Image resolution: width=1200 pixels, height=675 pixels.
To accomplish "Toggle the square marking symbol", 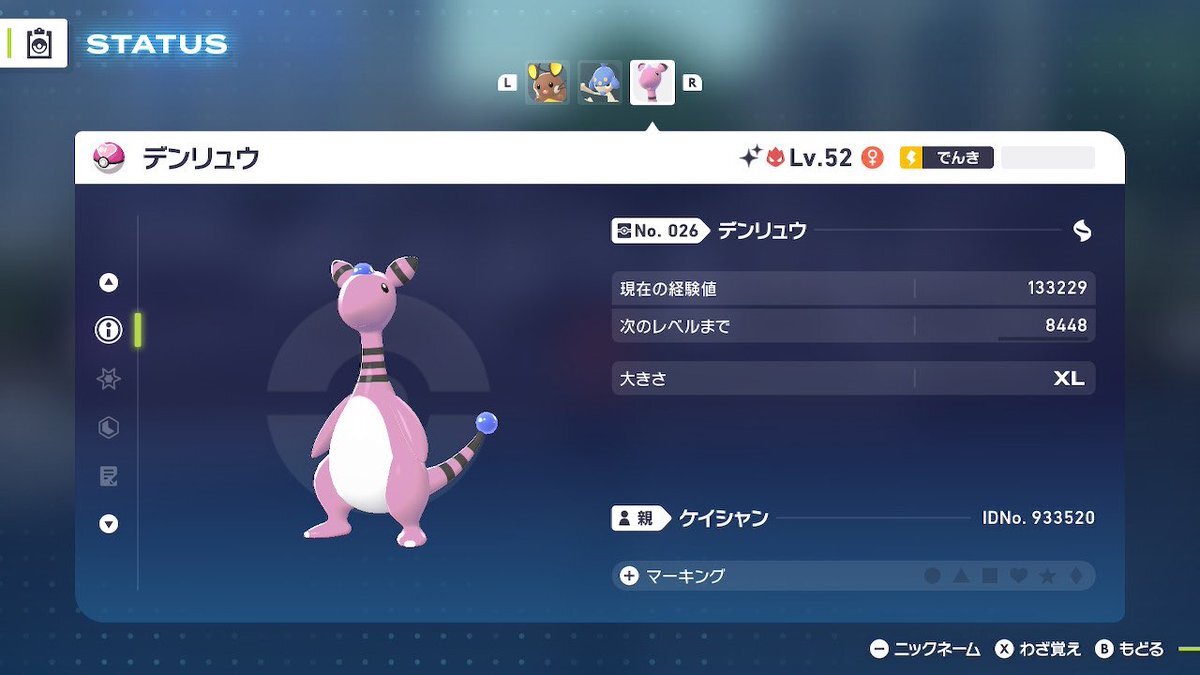I will click(989, 576).
